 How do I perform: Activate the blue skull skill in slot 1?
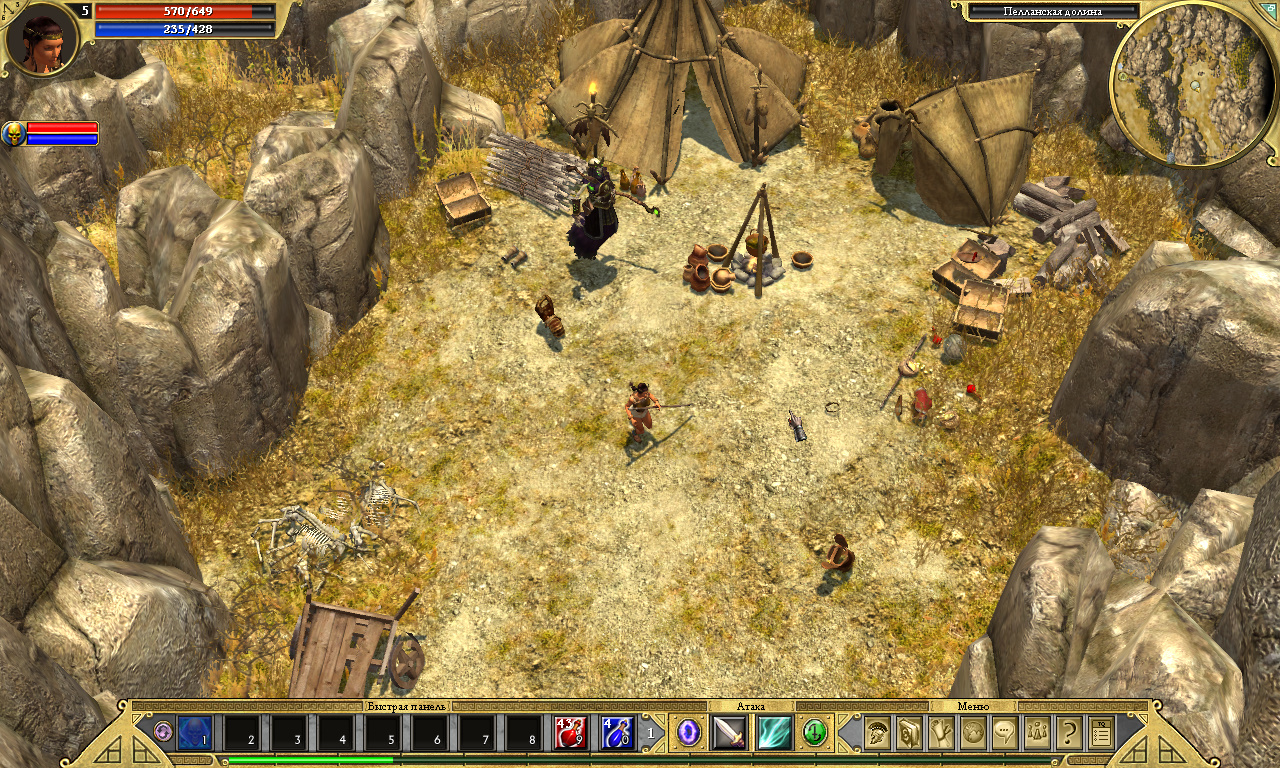pyautogui.click(x=195, y=733)
